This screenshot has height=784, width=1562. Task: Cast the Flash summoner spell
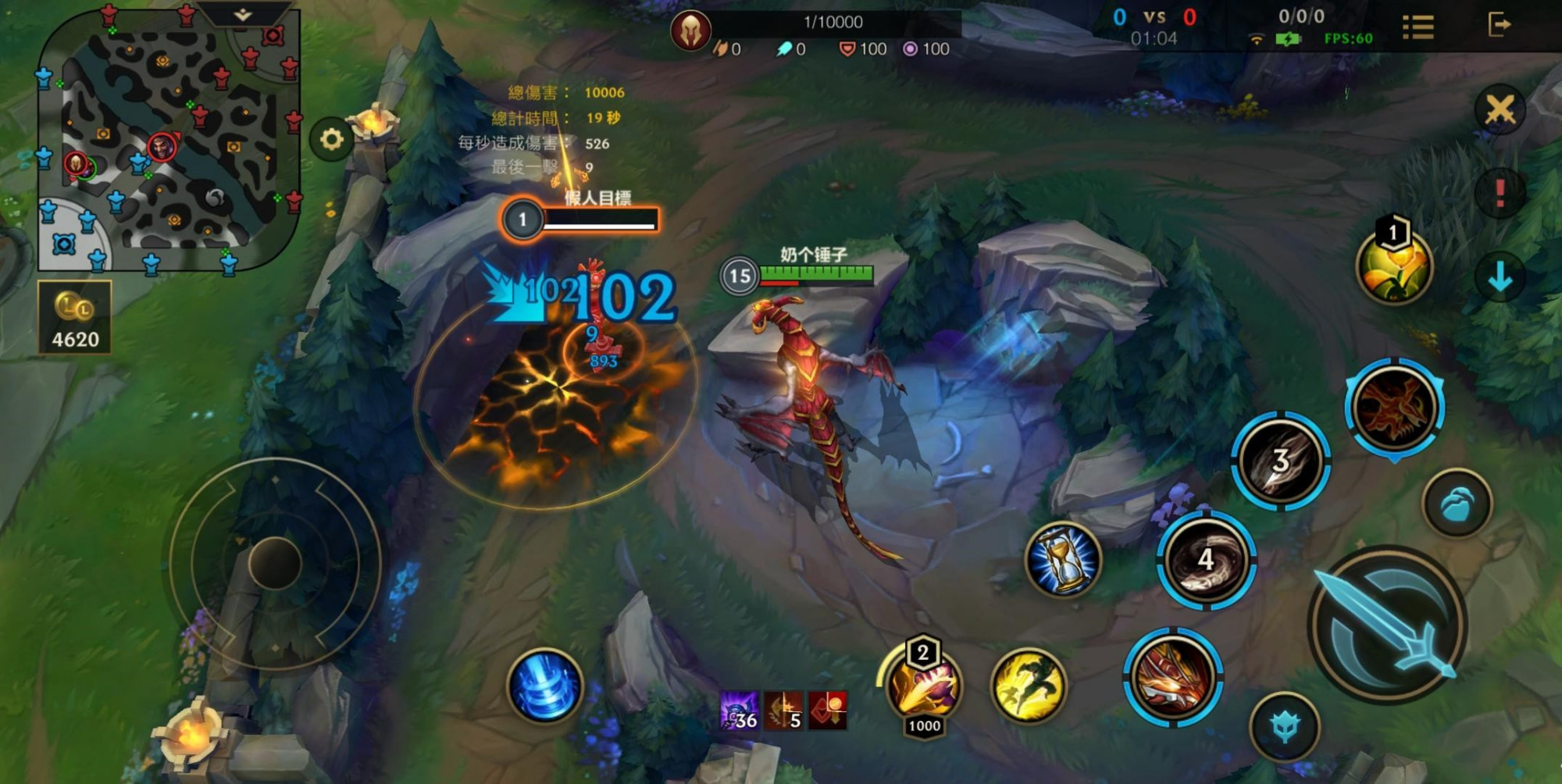pyautogui.click(x=1029, y=685)
